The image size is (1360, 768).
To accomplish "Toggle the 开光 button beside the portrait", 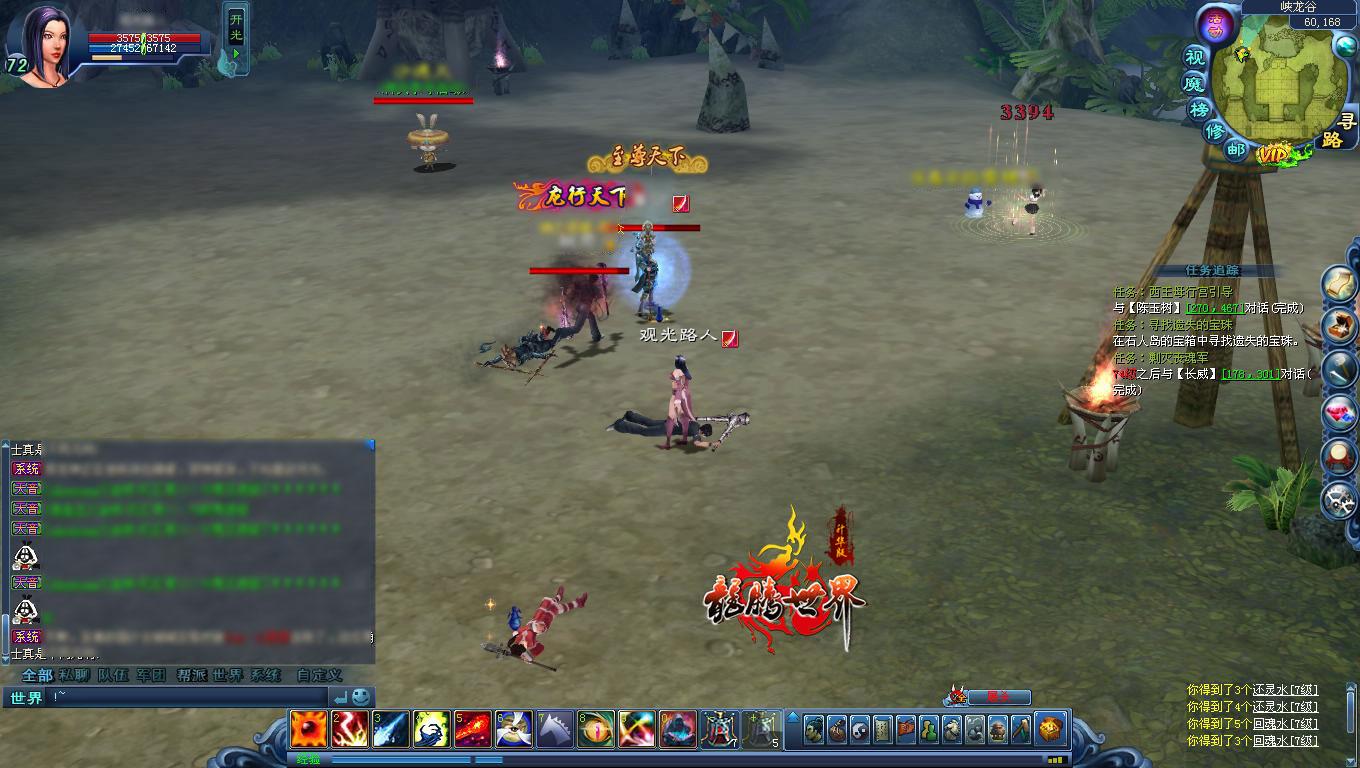I will click(x=236, y=36).
